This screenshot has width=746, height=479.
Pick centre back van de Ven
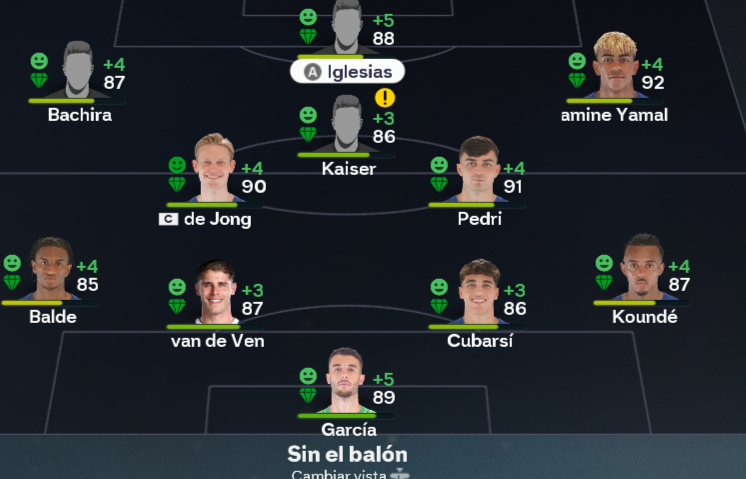coord(216,294)
